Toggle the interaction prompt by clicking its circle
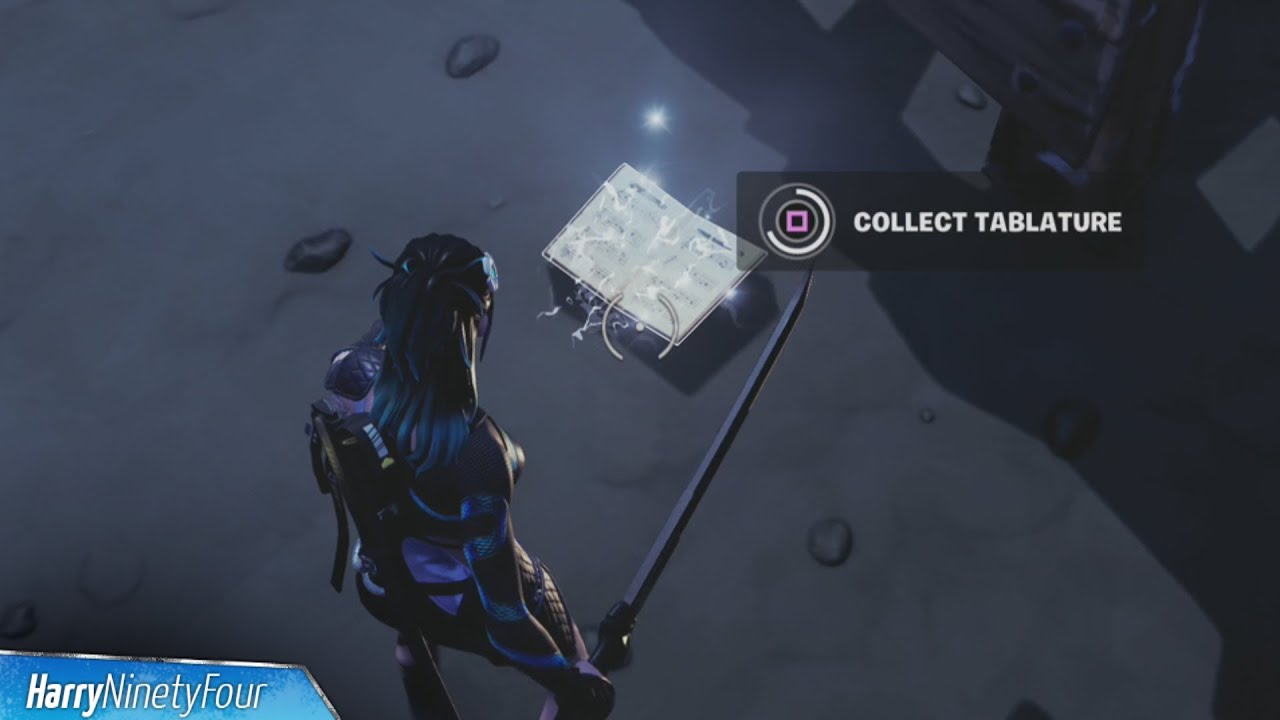Viewport: 1280px width, 720px height. click(x=796, y=222)
